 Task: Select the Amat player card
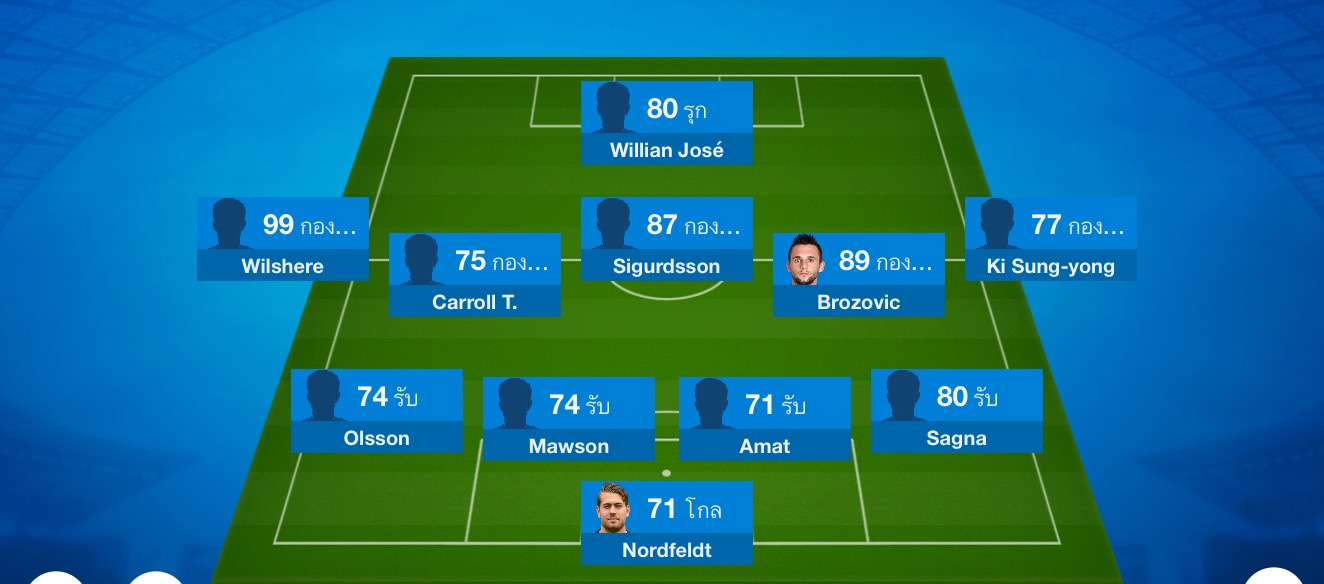pyautogui.click(x=765, y=419)
